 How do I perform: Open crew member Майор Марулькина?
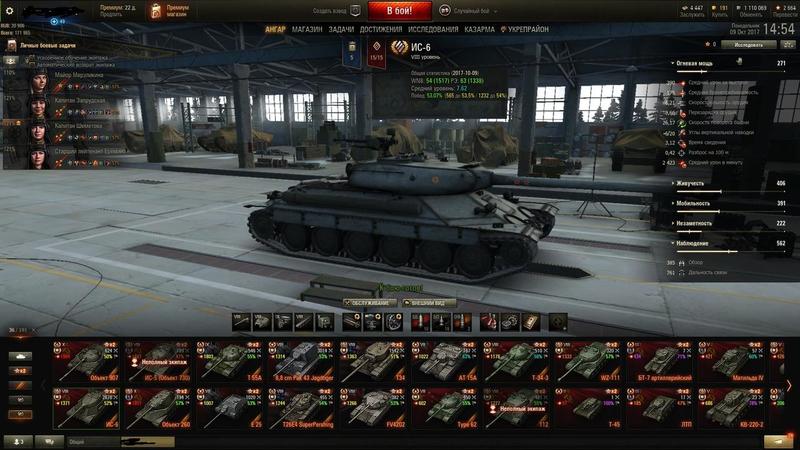tap(70, 77)
